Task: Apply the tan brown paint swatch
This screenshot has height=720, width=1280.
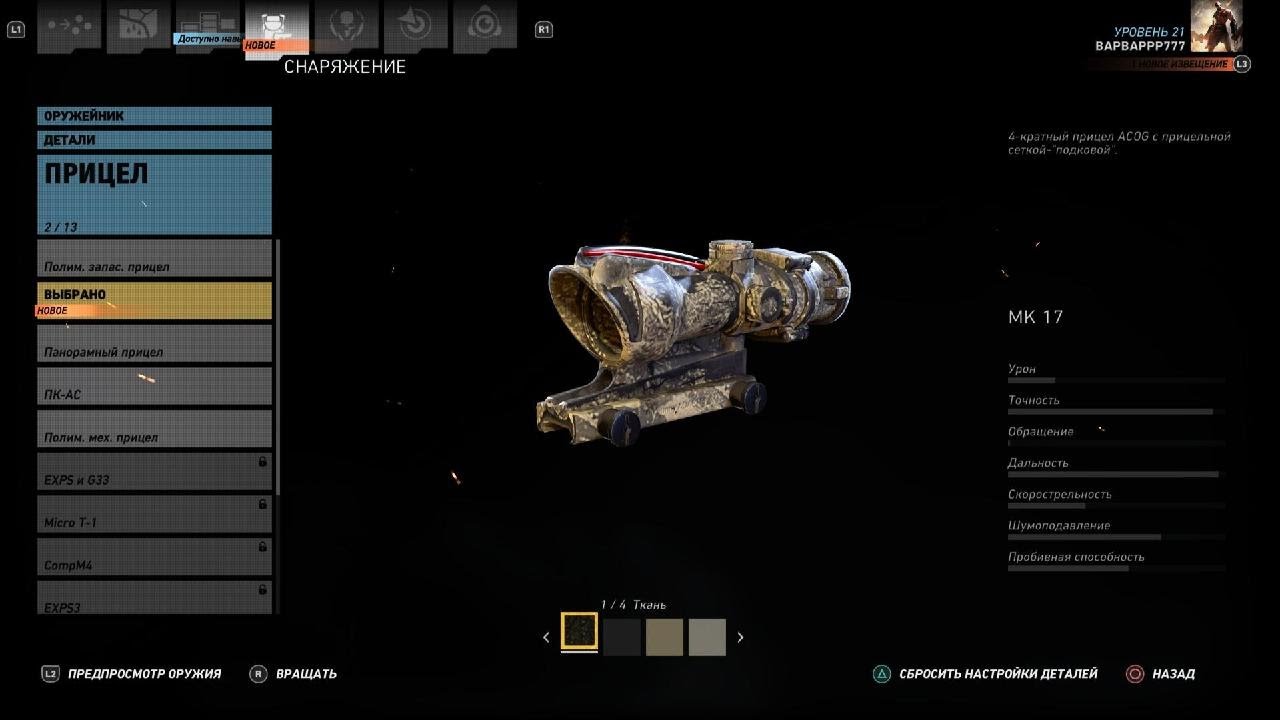Action: click(x=664, y=637)
